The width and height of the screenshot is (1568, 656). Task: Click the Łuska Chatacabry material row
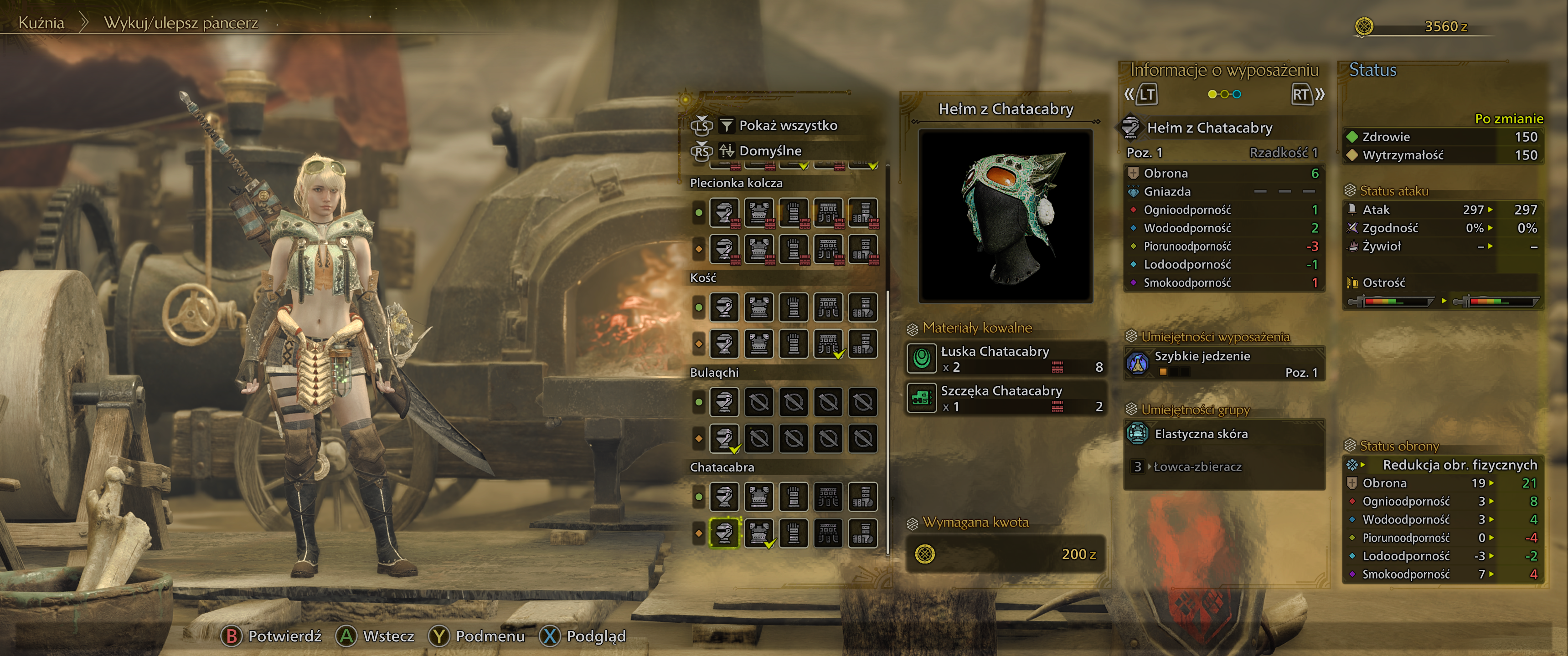click(x=1005, y=359)
